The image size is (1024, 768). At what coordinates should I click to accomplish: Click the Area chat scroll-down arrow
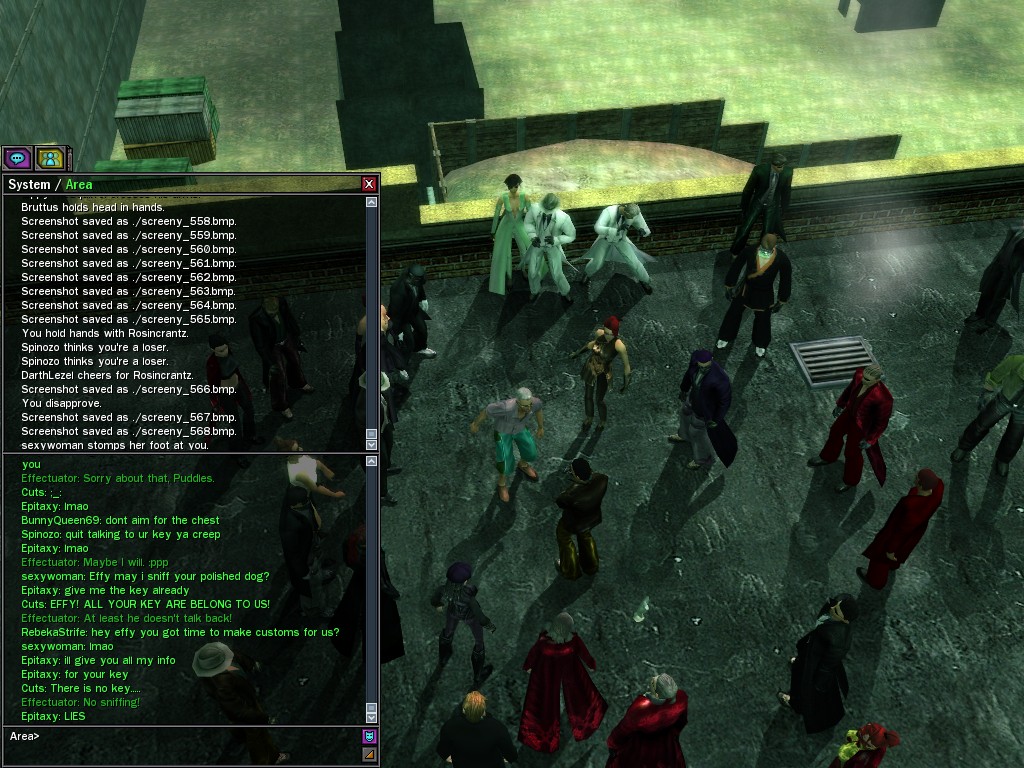[372, 717]
